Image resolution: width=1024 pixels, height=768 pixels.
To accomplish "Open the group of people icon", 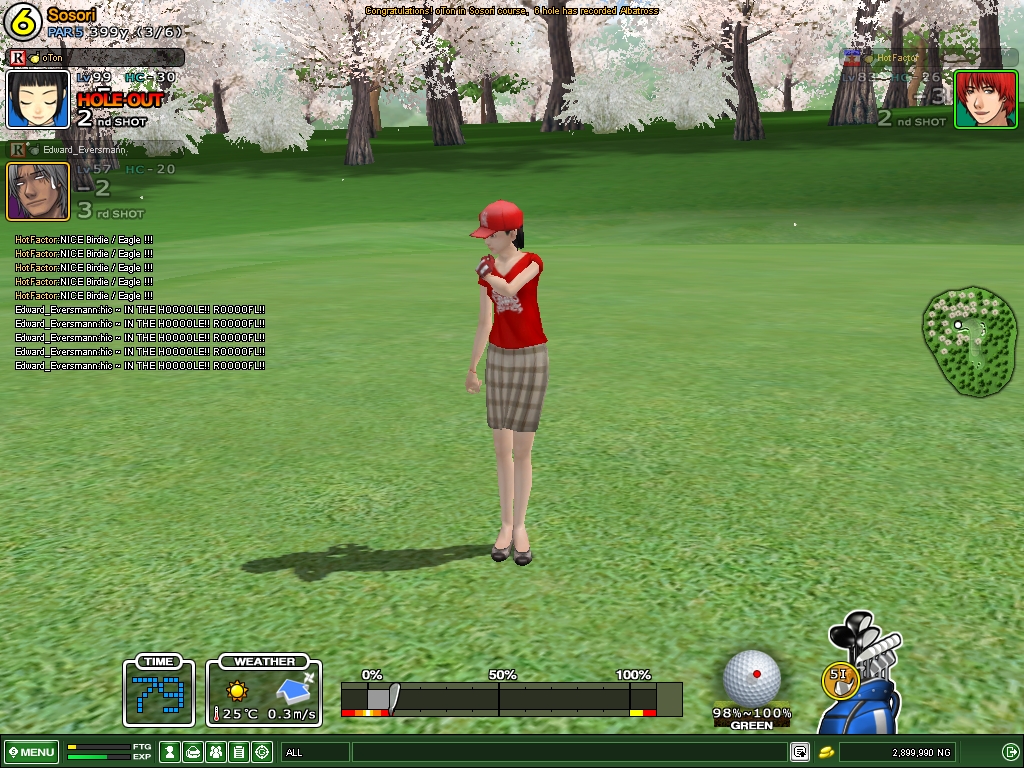I will click(216, 752).
